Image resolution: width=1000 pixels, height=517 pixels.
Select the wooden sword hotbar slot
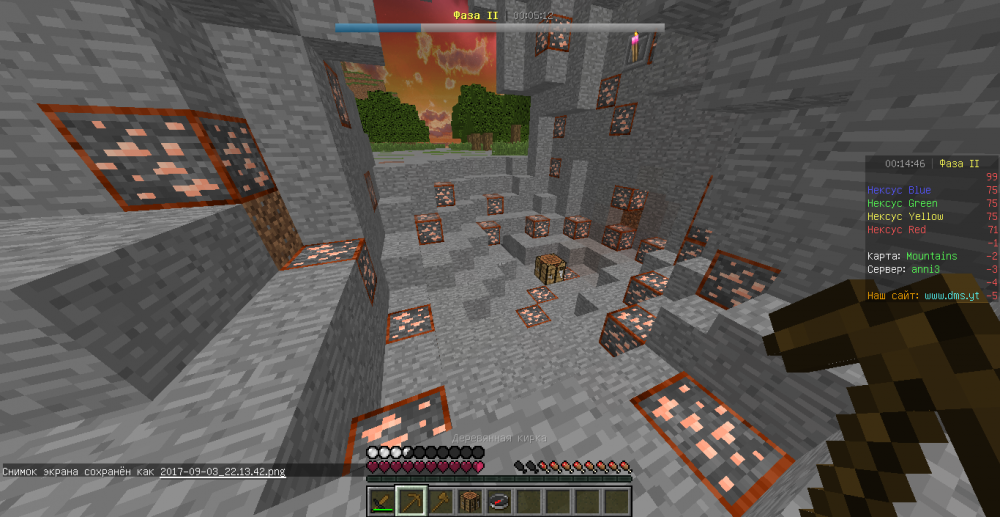(382, 500)
